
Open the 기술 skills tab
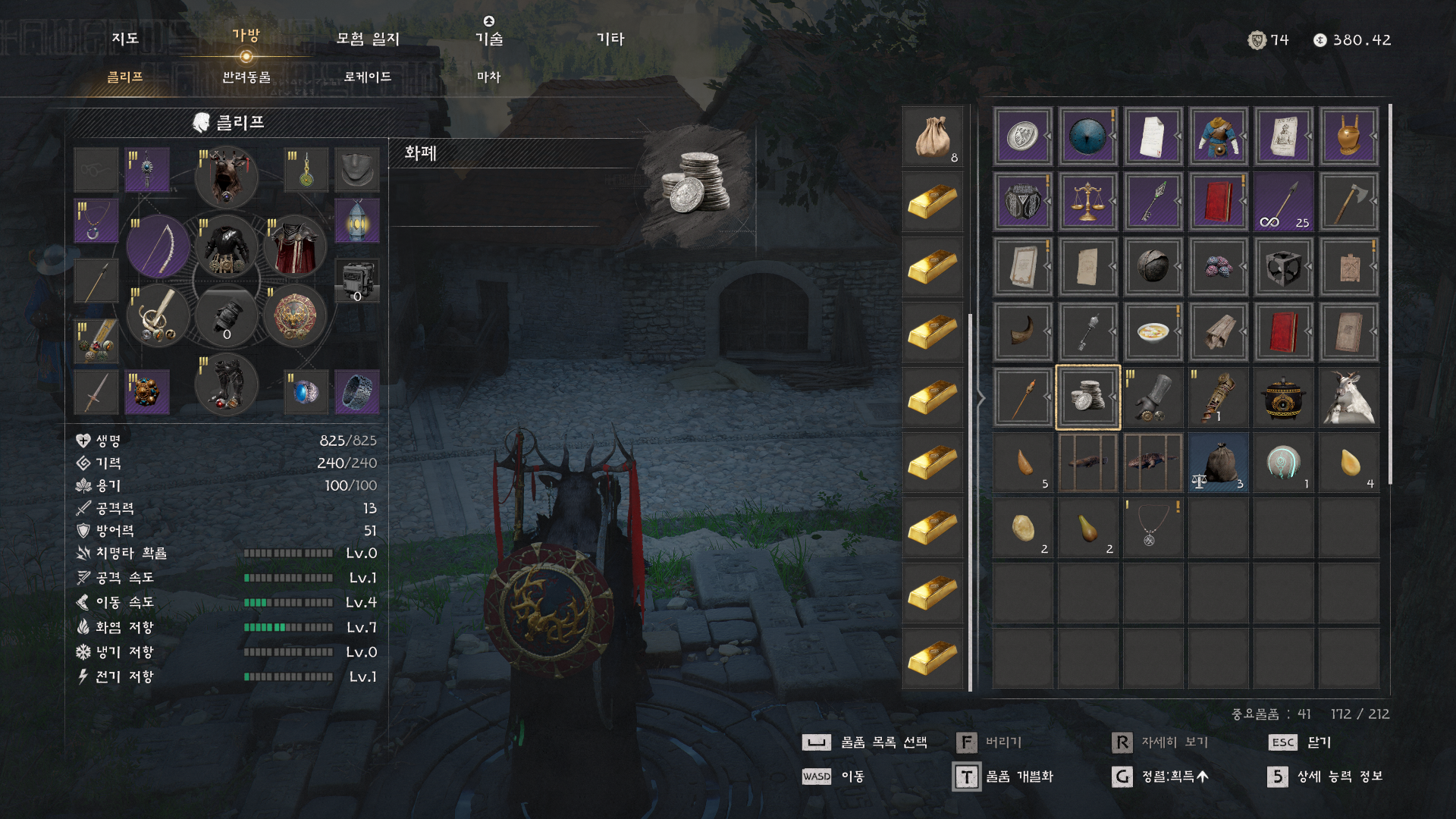(x=489, y=39)
